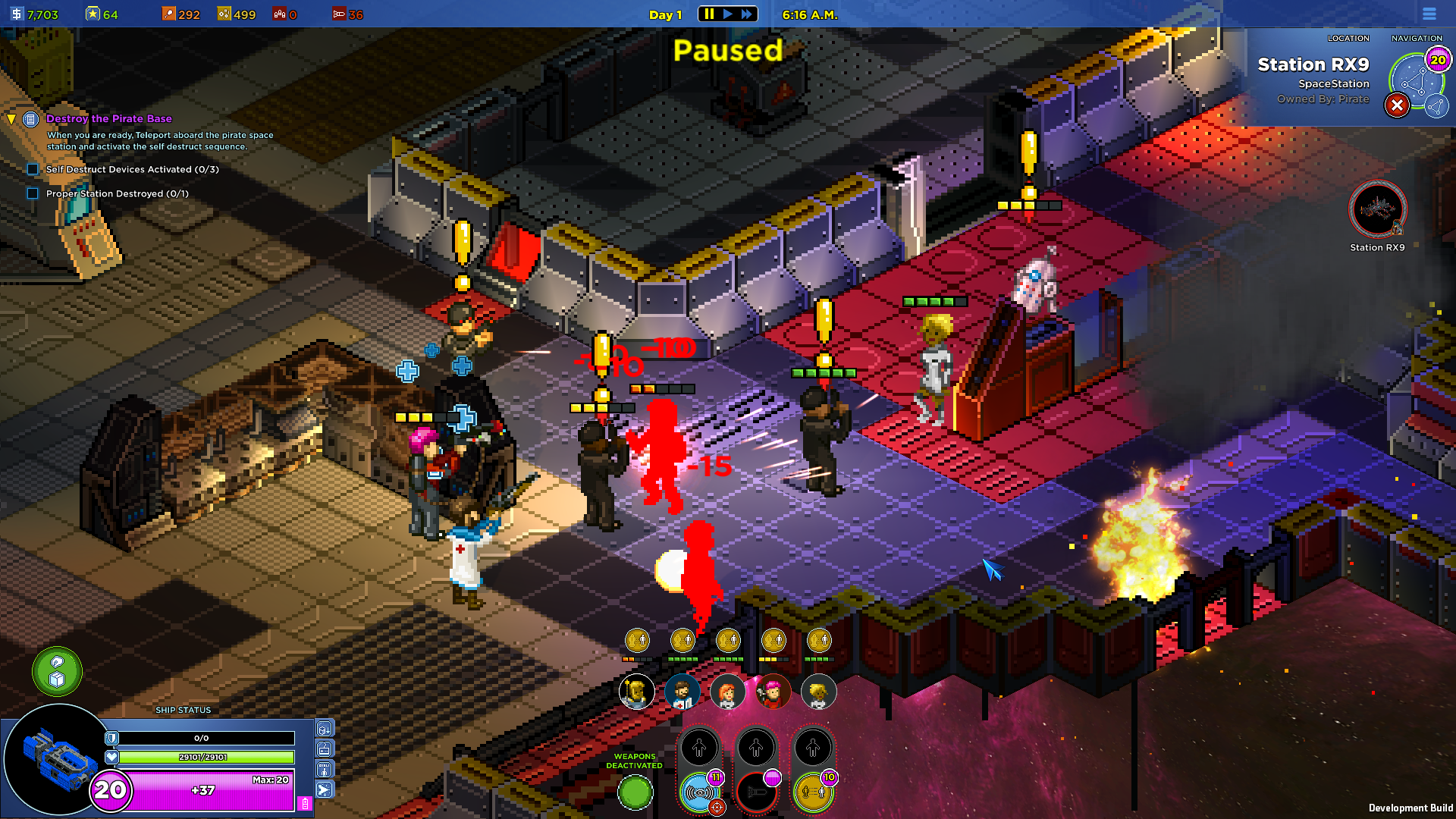The image size is (1456, 819).
Task: Click the ship portrait in Ship Status
Action: pos(52,758)
